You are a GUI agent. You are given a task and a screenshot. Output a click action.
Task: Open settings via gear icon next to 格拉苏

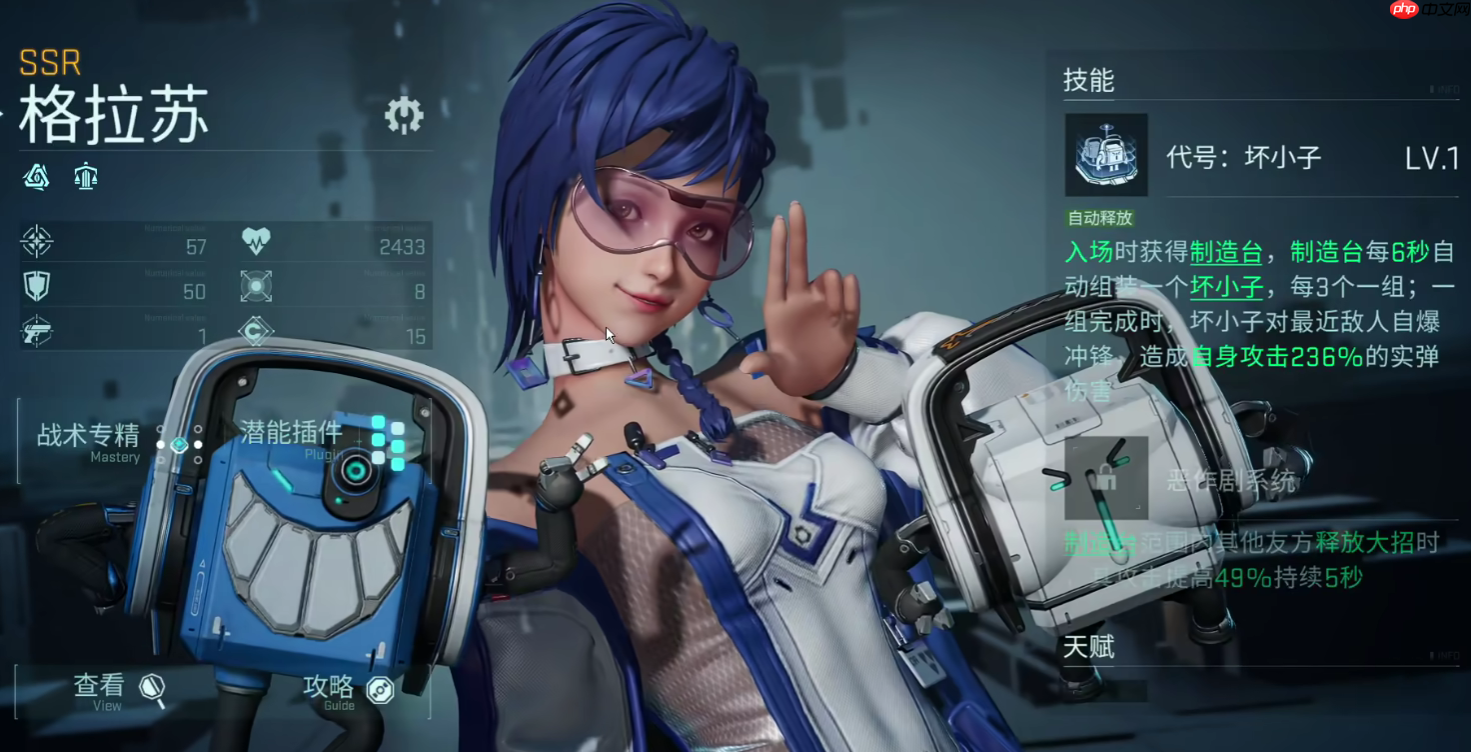point(405,115)
